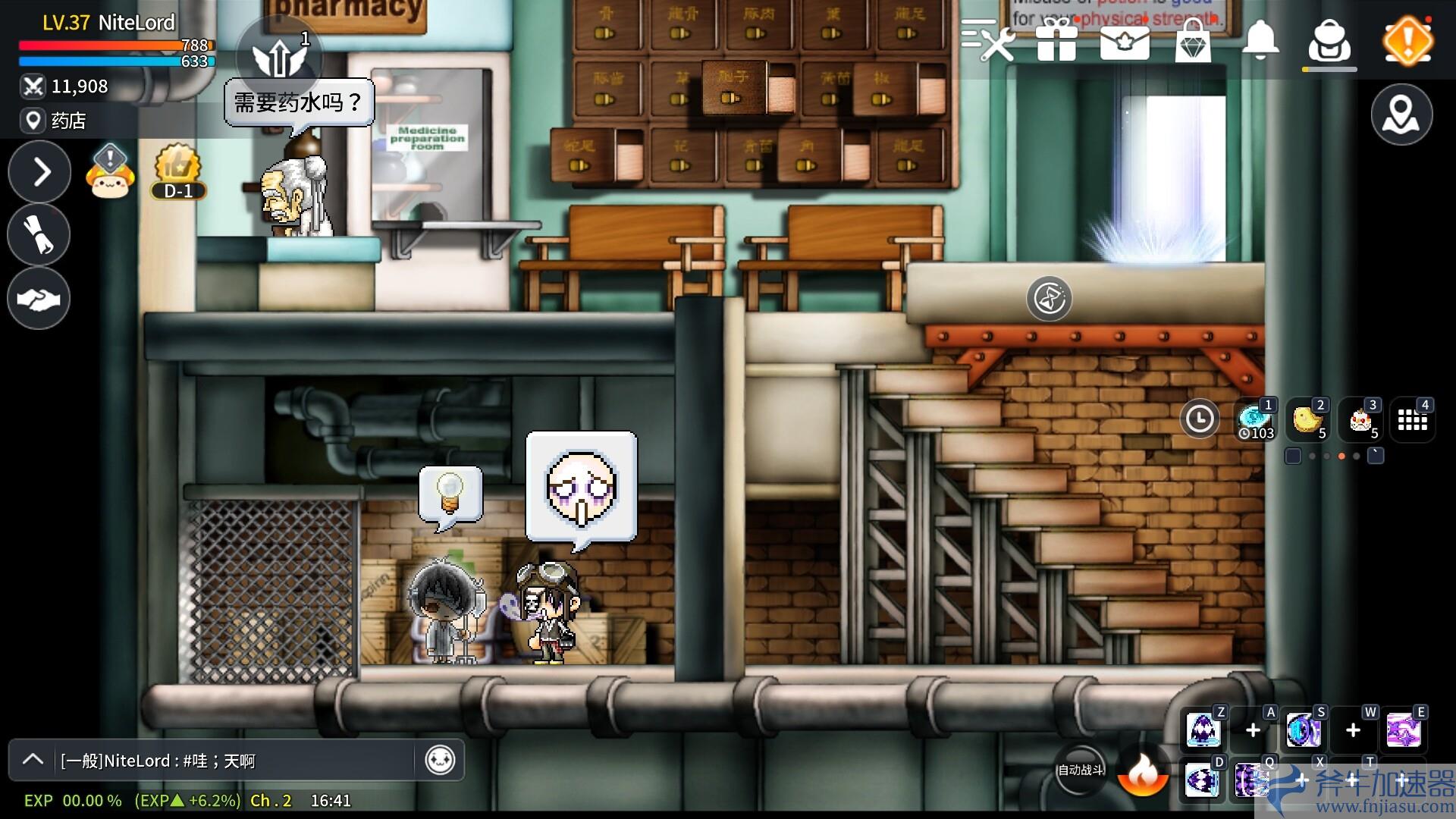Open the backpack character menu

pyautogui.click(x=1329, y=42)
